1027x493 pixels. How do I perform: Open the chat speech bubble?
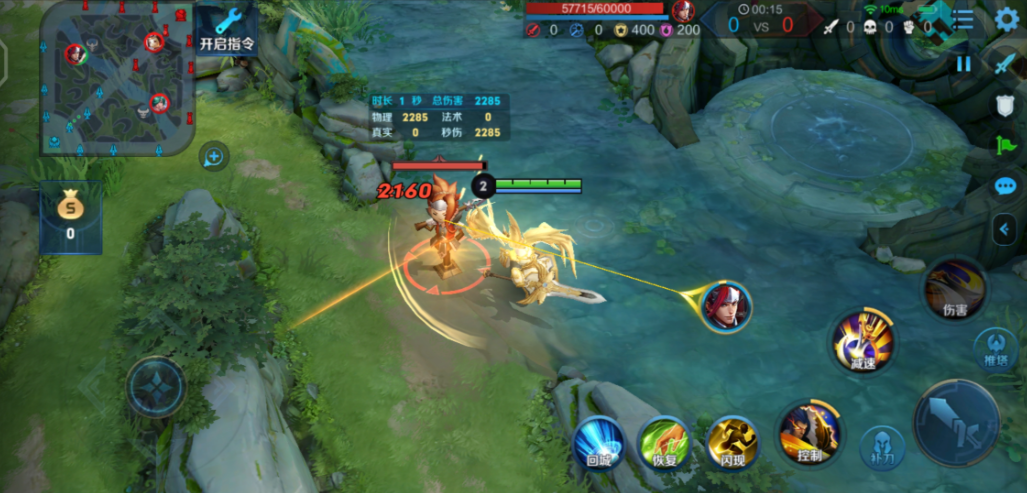point(1005,186)
